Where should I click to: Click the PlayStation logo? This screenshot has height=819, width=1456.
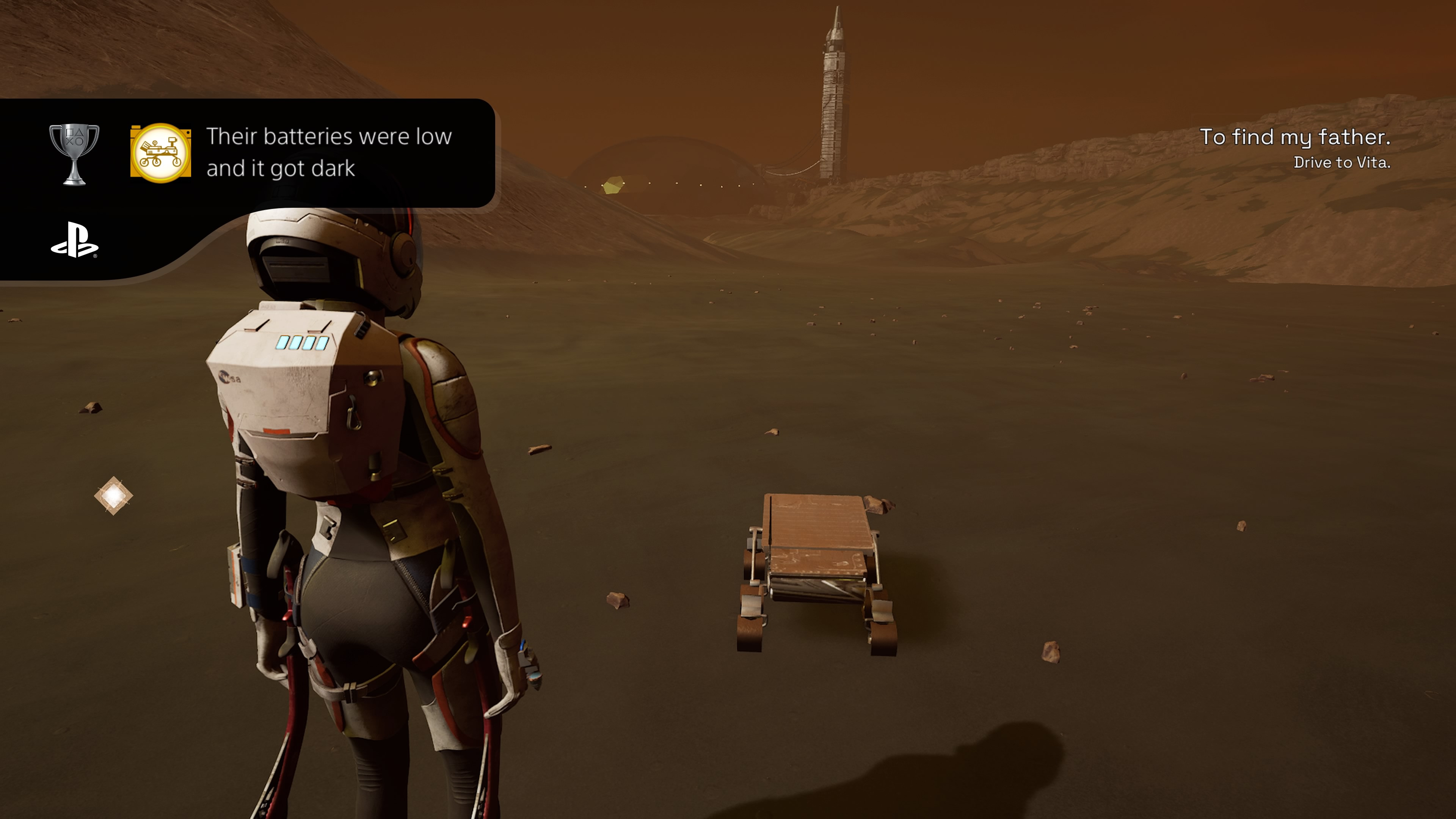[x=75, y=240]
